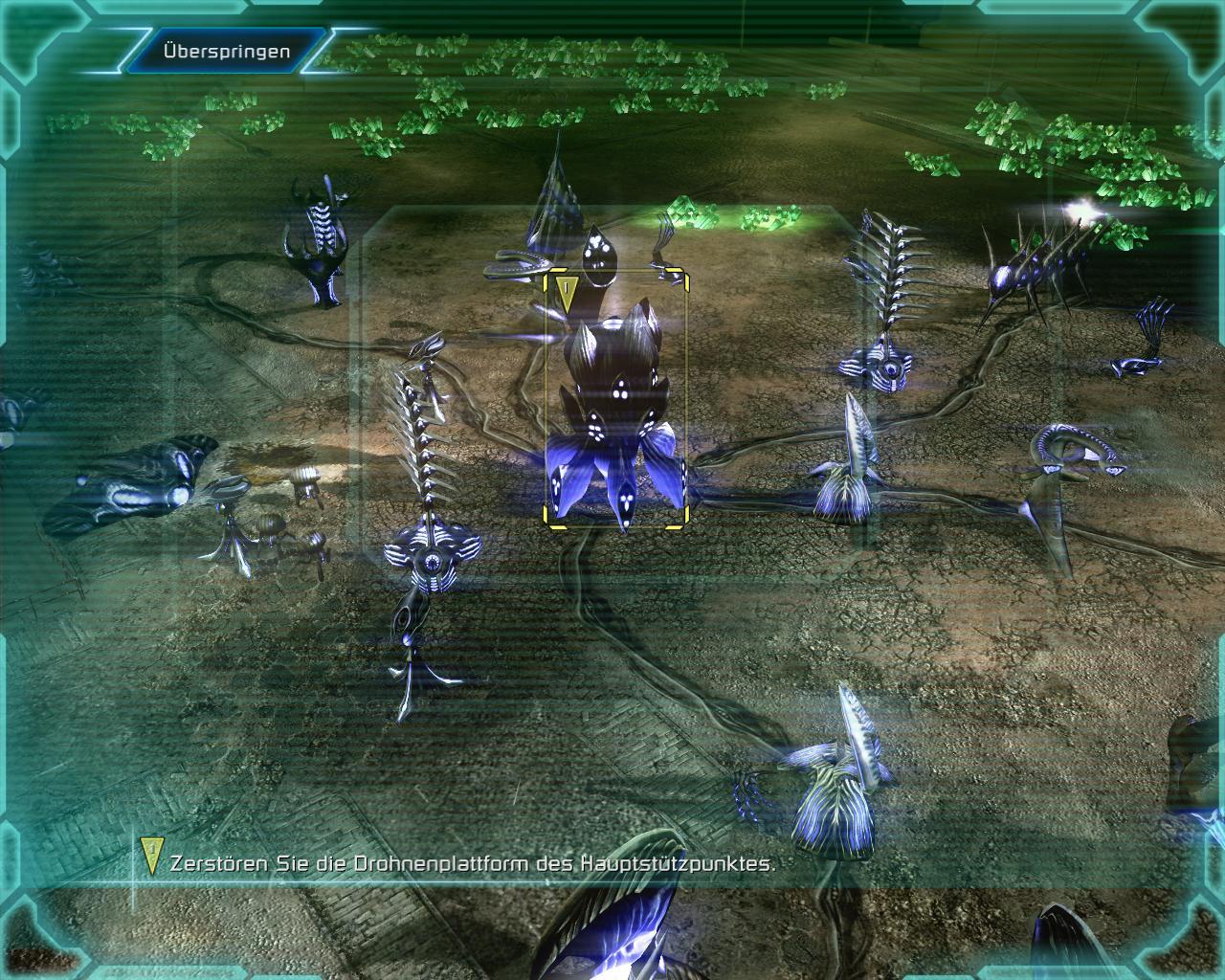Skip the cutscene with the Überspringen button
The width and height of the screenshot is (1225, 980).
pyautogui.click(x=227, y=52)
